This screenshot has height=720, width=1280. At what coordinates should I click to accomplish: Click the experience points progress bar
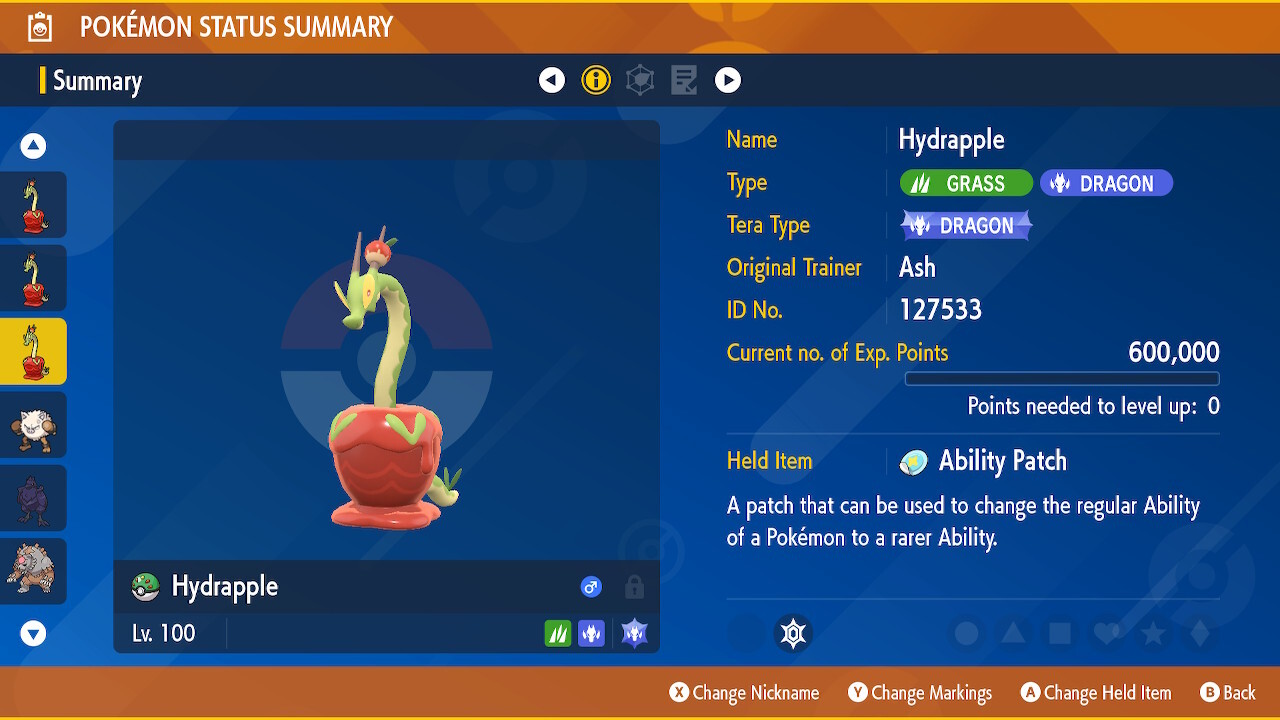click(1062, 378)
